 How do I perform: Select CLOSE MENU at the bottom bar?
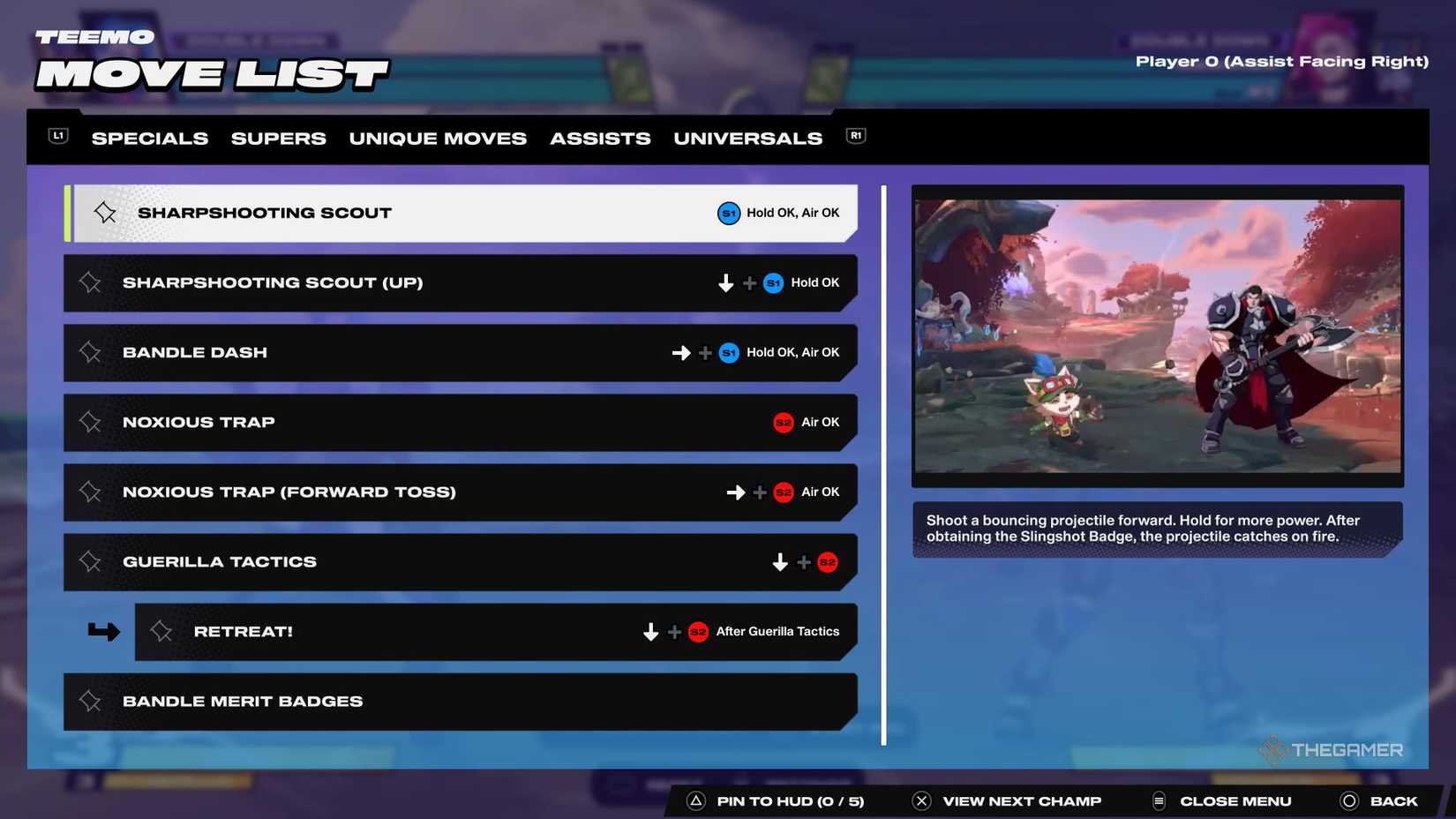(x=1235, y=800)
